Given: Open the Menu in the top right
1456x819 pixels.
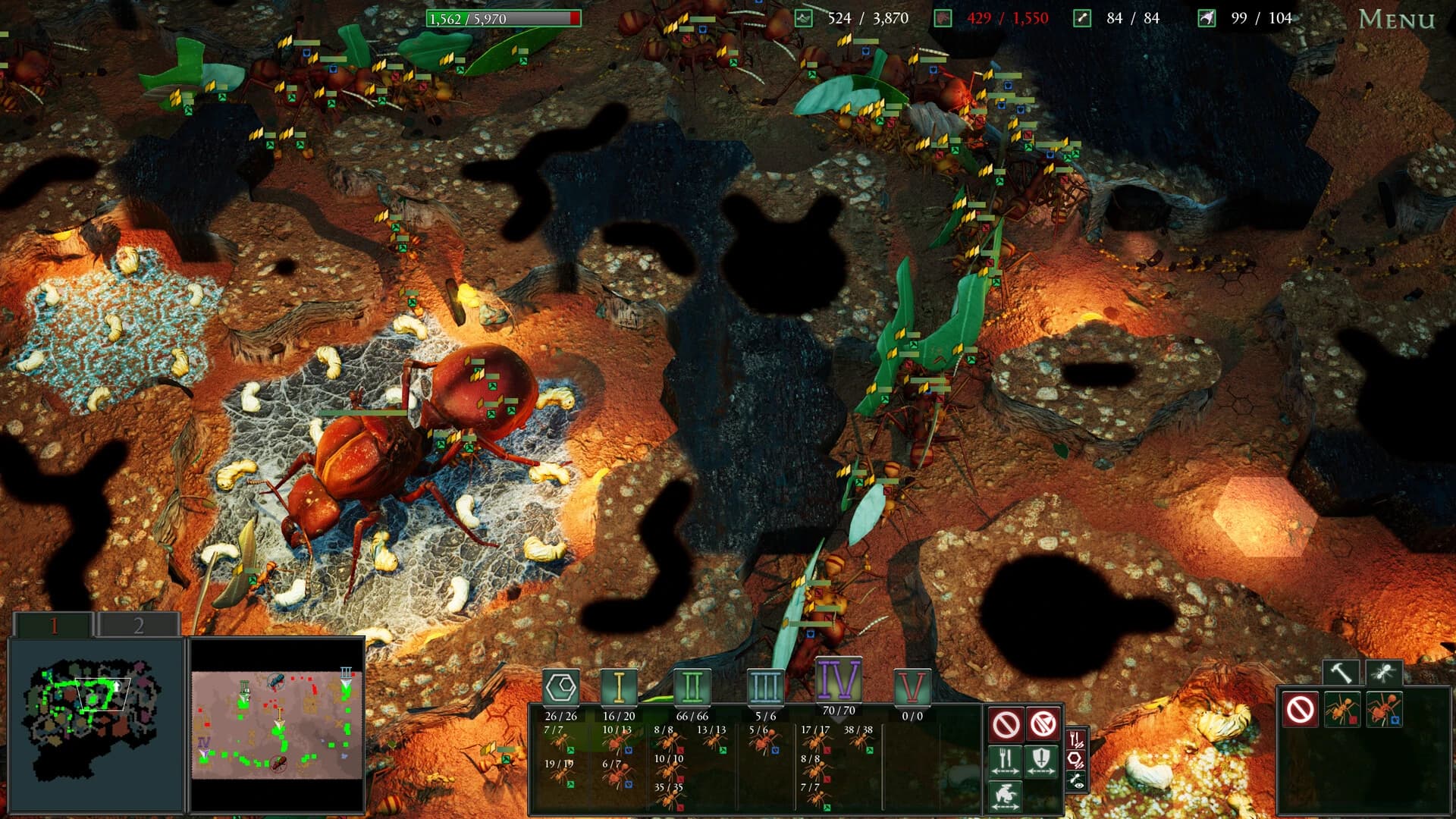Looking at the screenshot, I should pyautogui.click(x=1399, y=20).
